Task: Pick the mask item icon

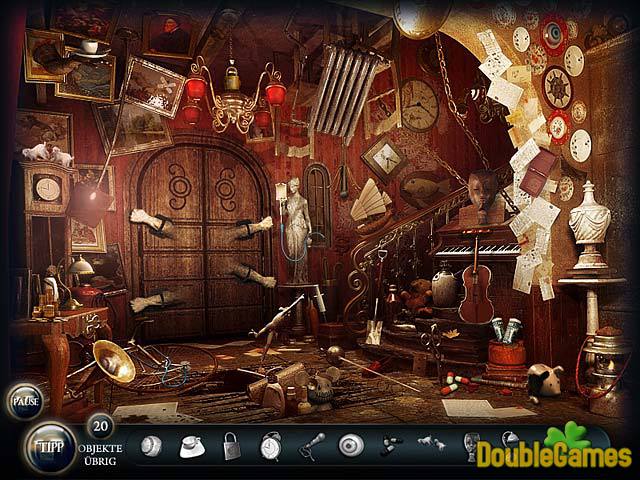Action: click(470, 445)
